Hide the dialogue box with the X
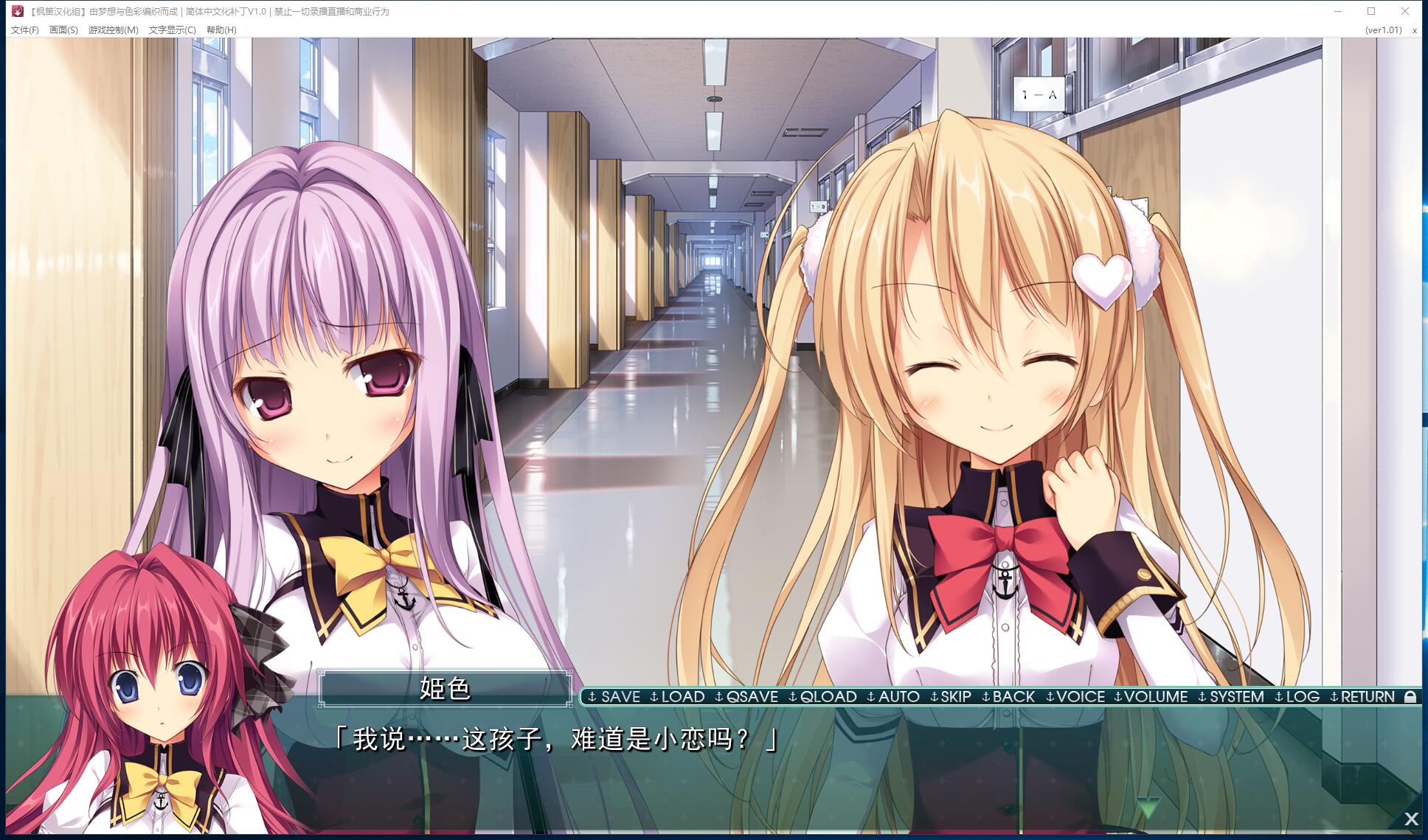The height and width of the screenshot is (840, 1428). 1411,819
